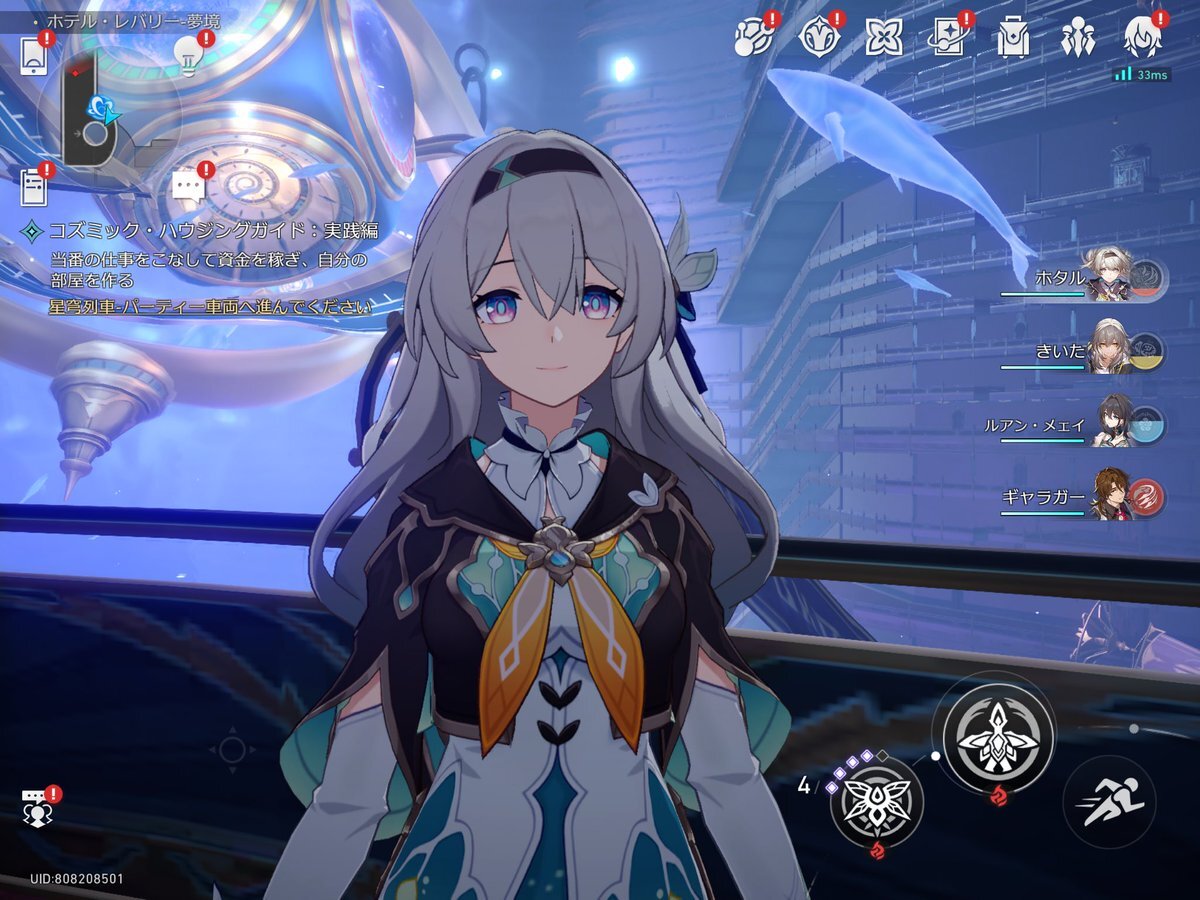1200x900 pixels.
Task: Open the star-shaped Warp icon
Action: (884, 37)
